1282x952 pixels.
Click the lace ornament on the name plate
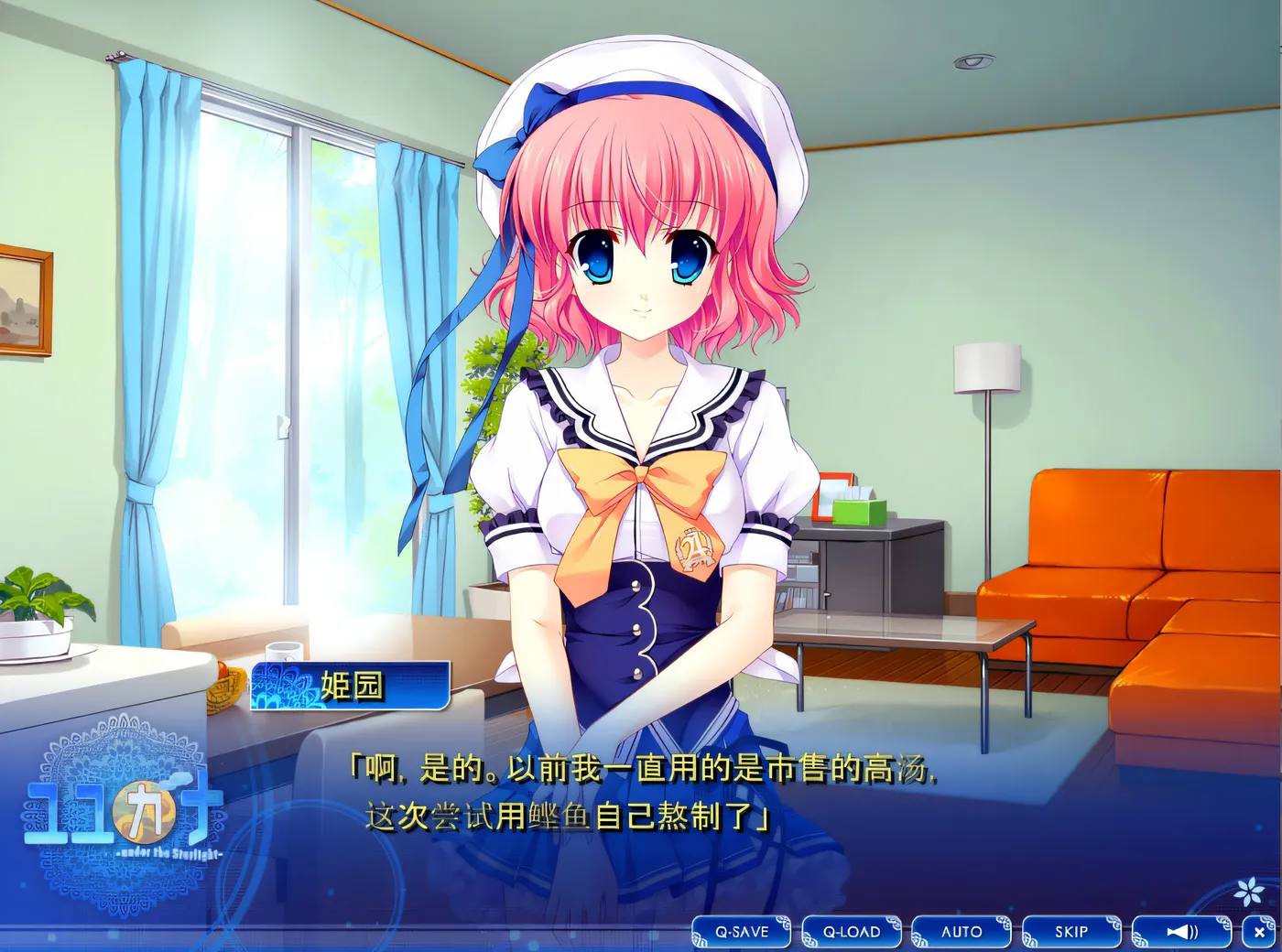(x=279, y=685)
